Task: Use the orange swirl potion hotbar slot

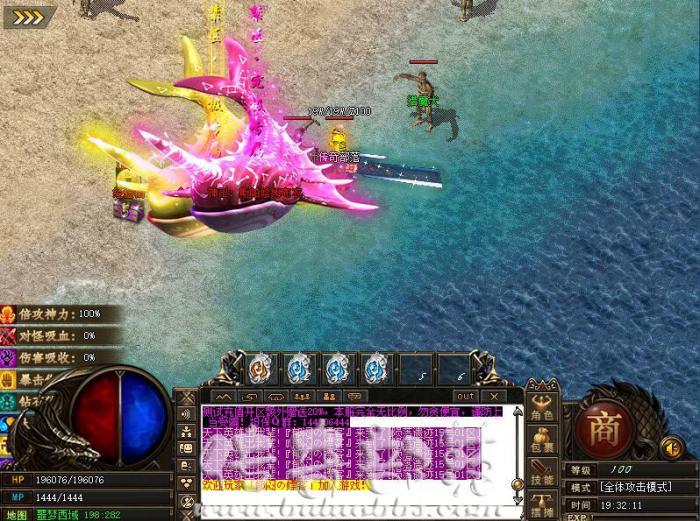Action: coord(259,368)
